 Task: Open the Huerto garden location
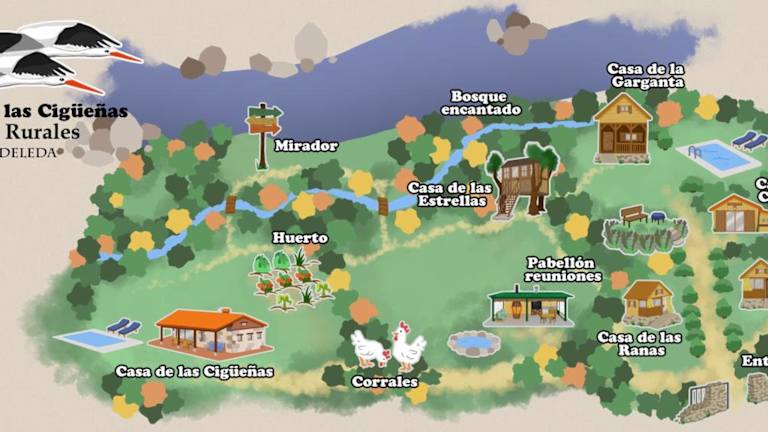(292, 278)
